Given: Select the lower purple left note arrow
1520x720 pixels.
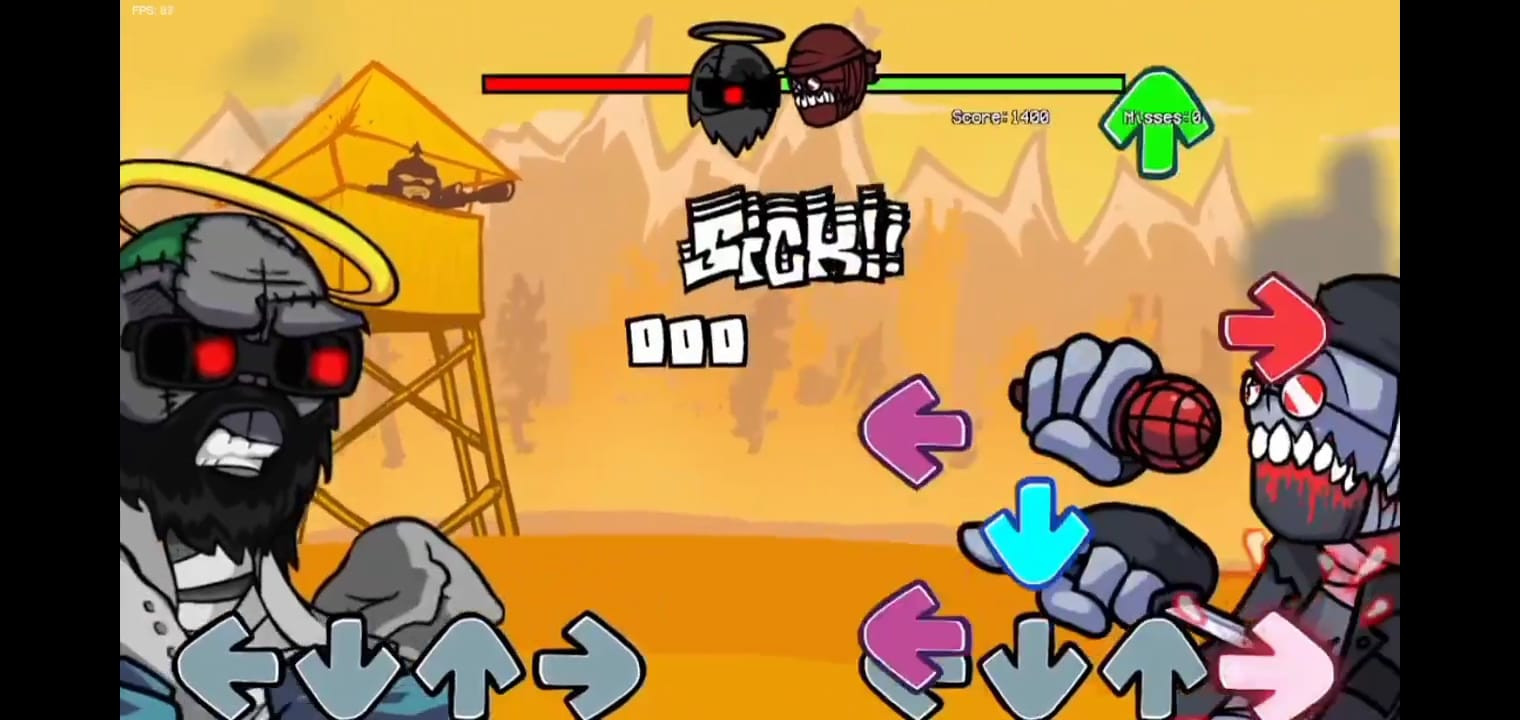Looking at the screenshot, I should [x=913, y=640].
